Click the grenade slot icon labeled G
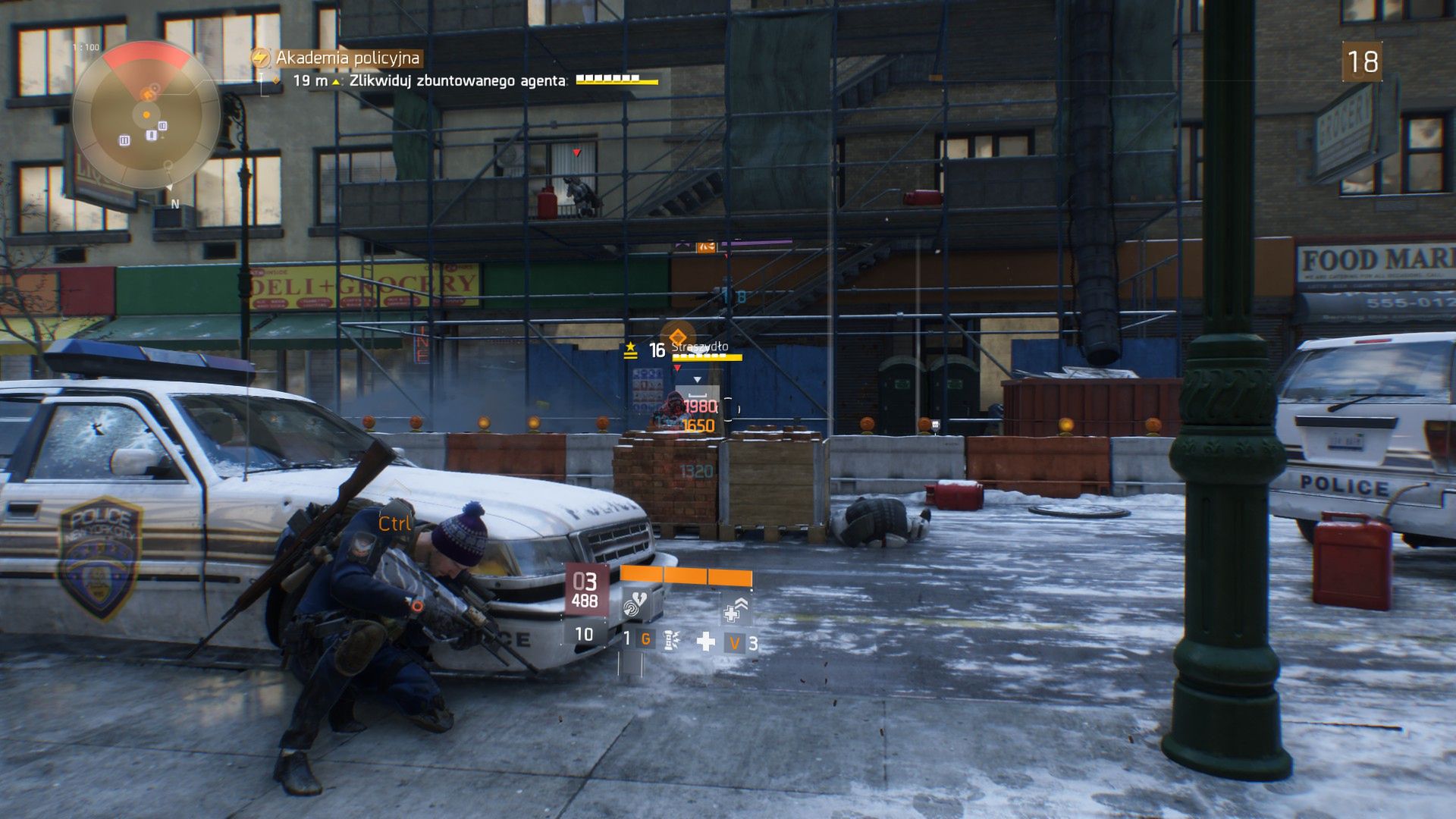The height and width of the screenshot is (819, 1456). [645, 641]
